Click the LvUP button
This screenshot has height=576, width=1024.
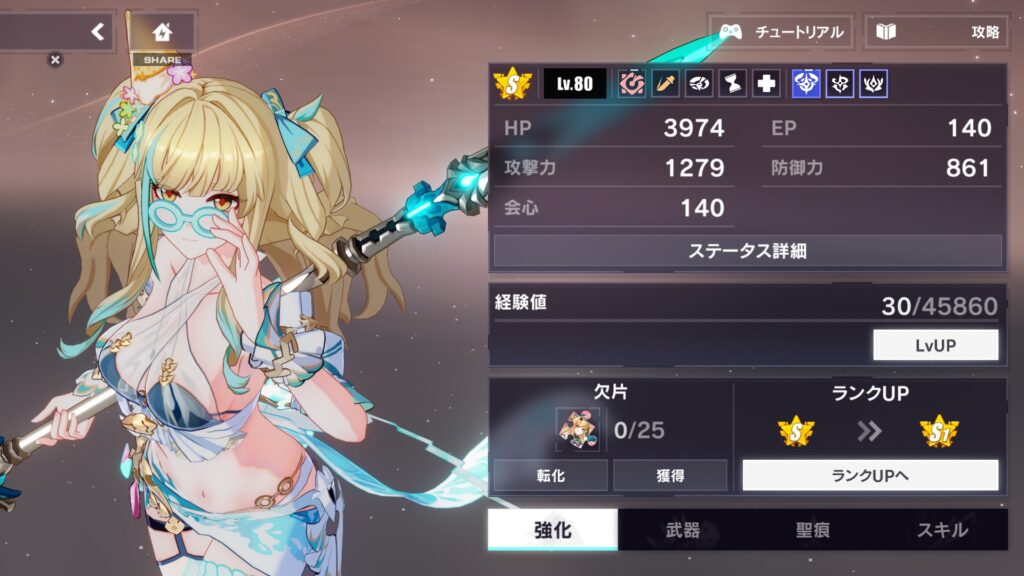935,345
